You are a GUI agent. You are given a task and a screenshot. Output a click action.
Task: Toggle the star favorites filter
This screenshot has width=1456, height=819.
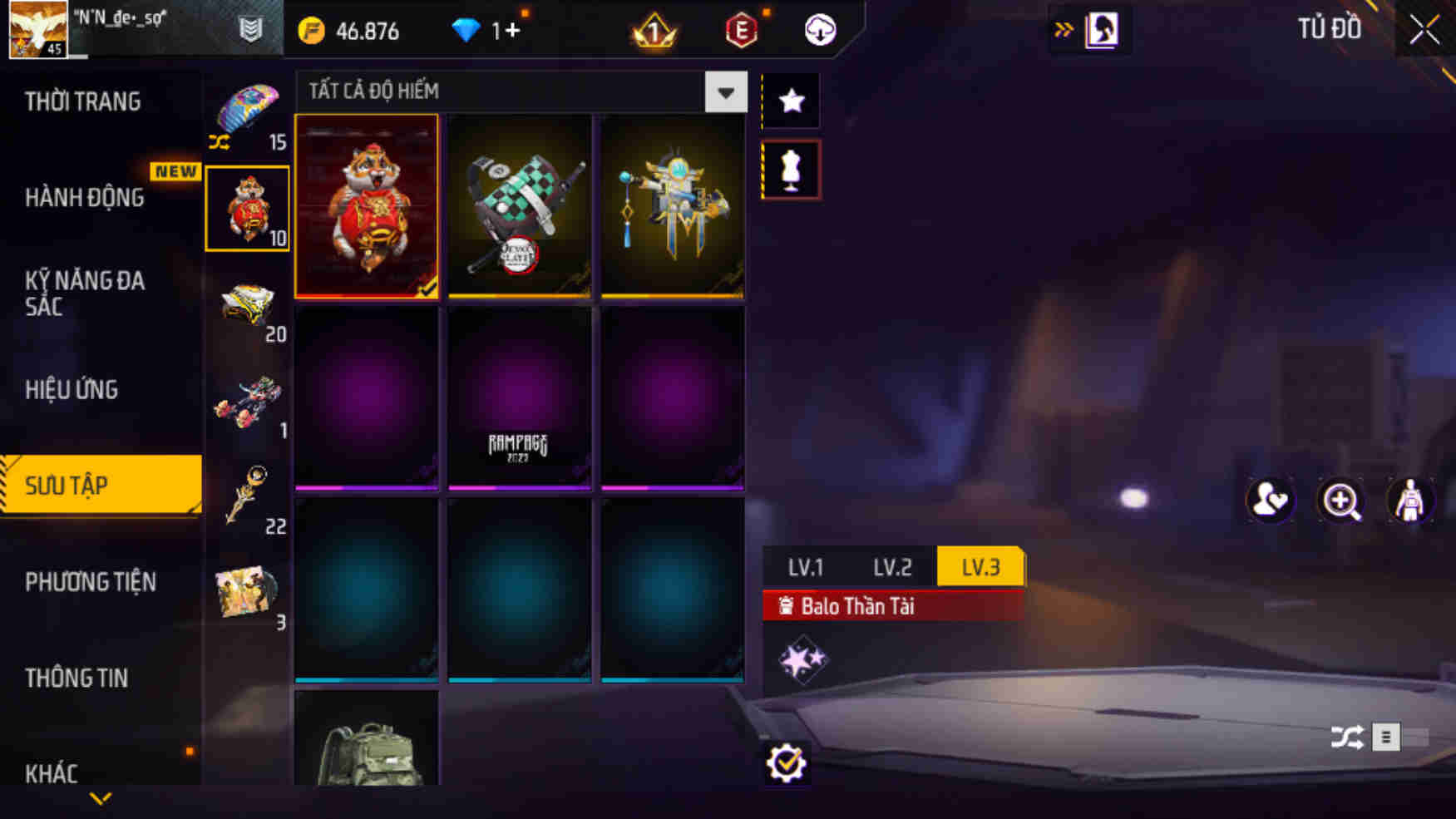click(791, 100)
